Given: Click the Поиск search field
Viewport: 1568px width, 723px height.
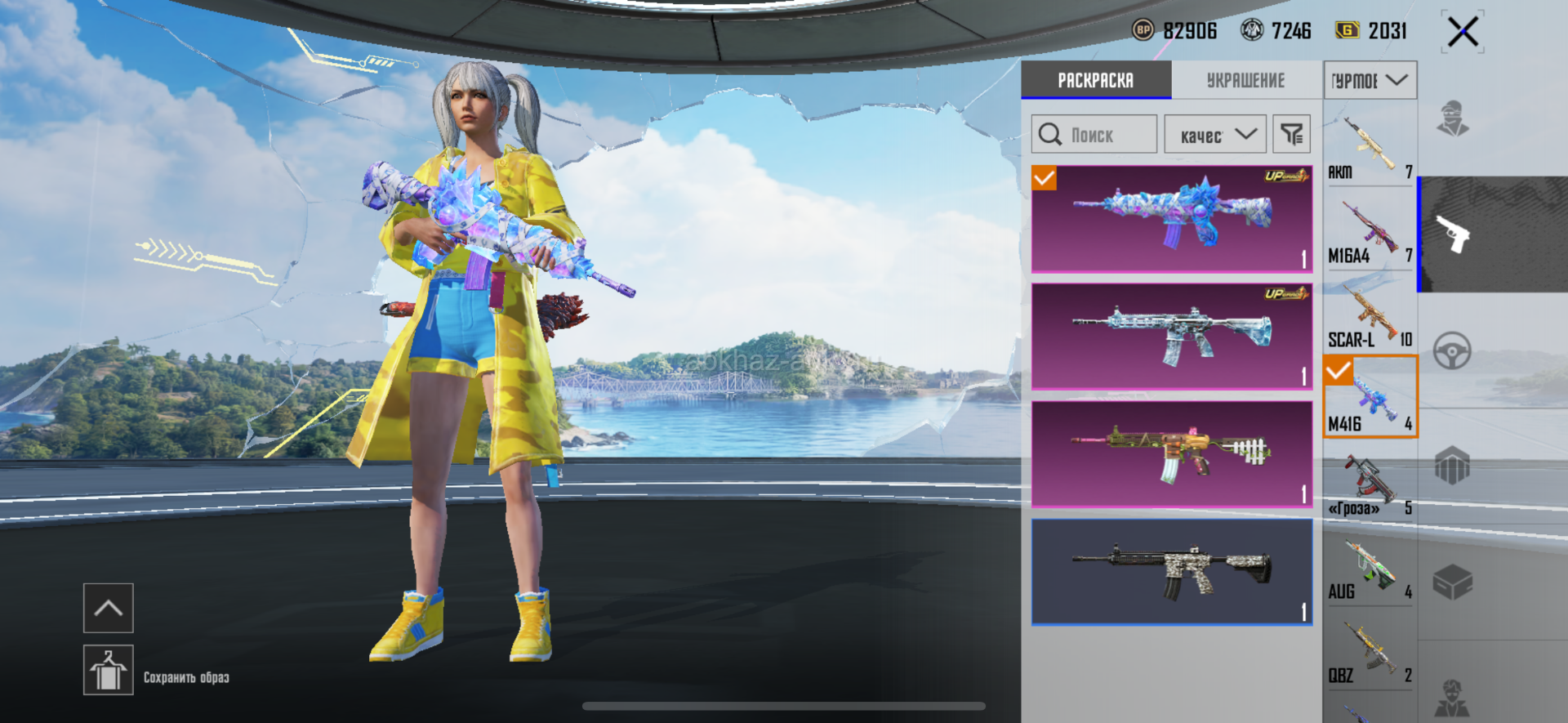Looking at the screenshot, I should pyautogui.click(x=1094, y=135).
